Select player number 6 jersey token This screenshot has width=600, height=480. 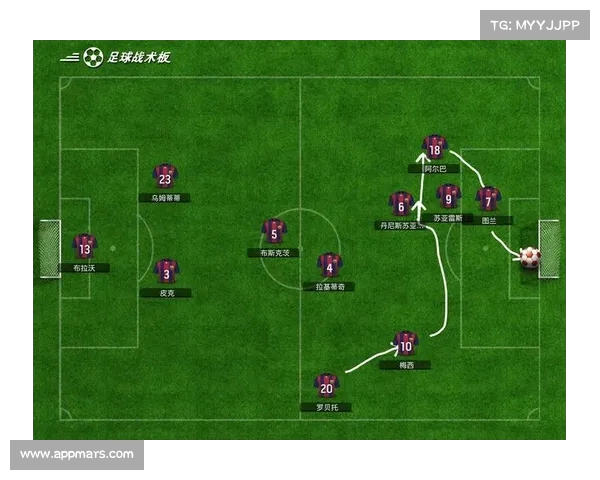(401, 204)
